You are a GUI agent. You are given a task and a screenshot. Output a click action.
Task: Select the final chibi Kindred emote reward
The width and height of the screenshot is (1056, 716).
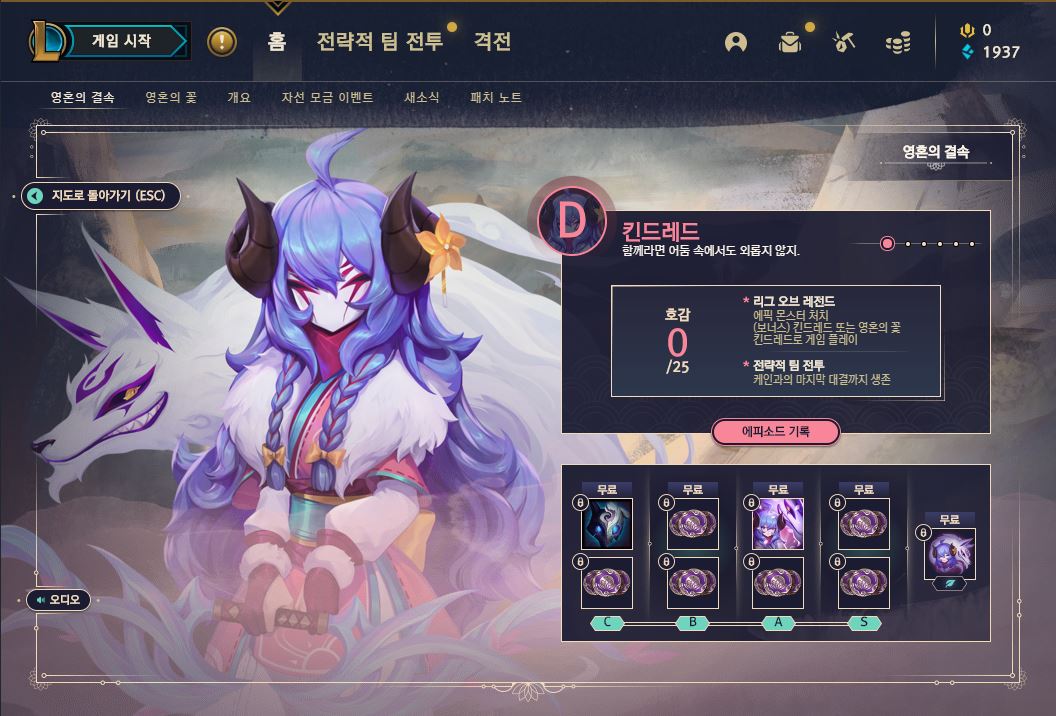click(949, 554)
